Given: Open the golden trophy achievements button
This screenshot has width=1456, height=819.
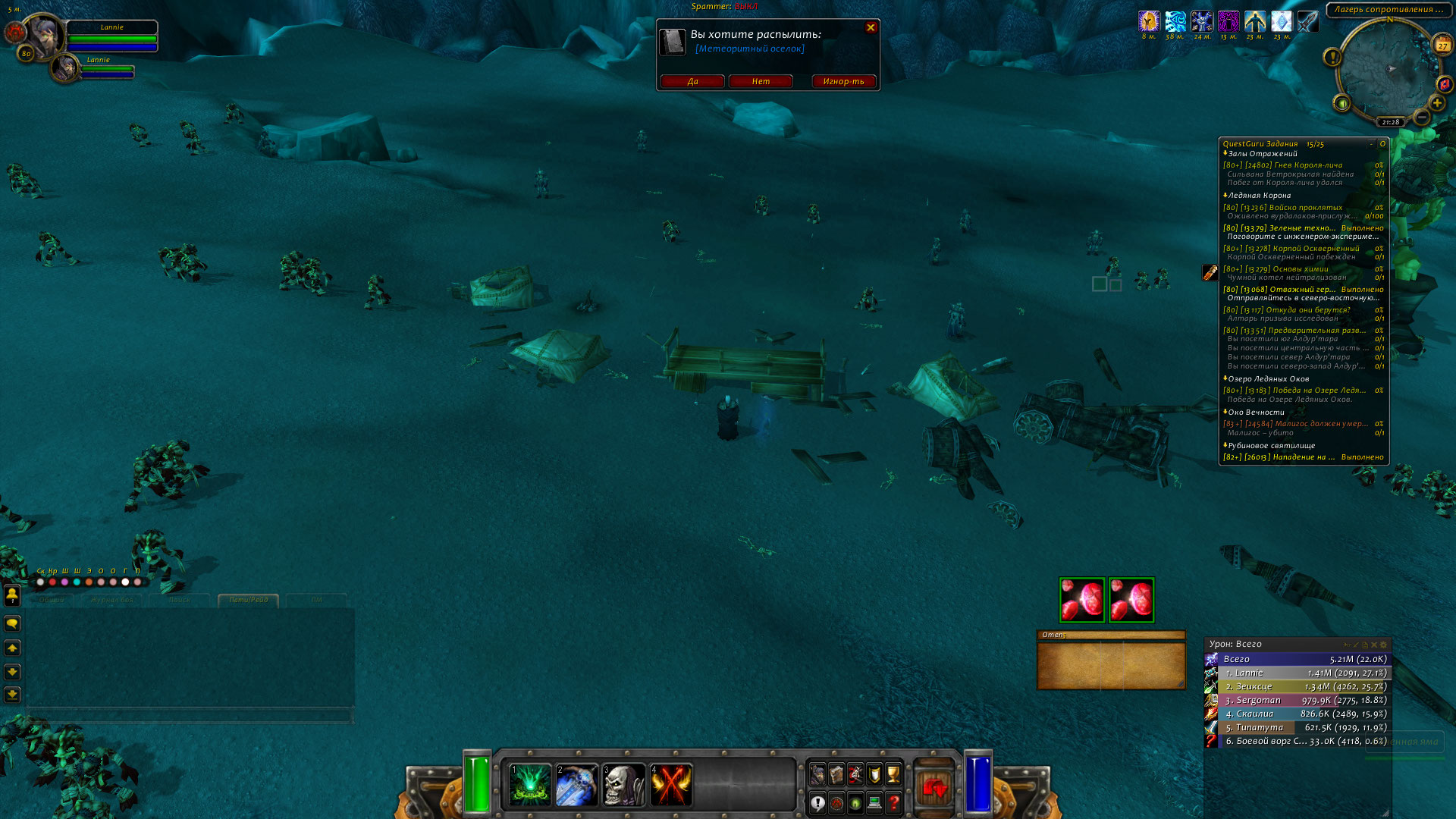Looking at the screenshot, I should 893,773.
